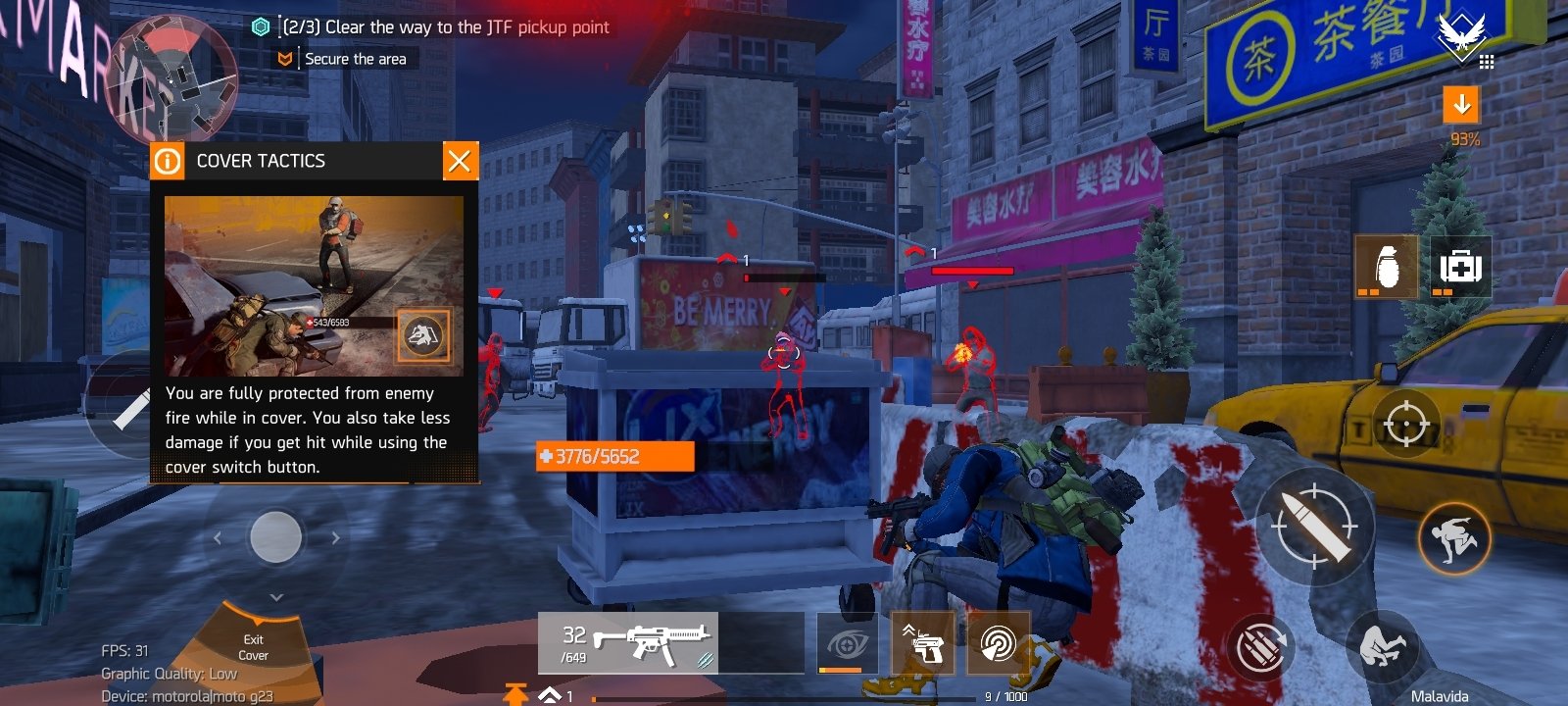Tap the Cover Tactics info icon
The width and height of the screenshot is (1568, 706).
tap(168, 161)
